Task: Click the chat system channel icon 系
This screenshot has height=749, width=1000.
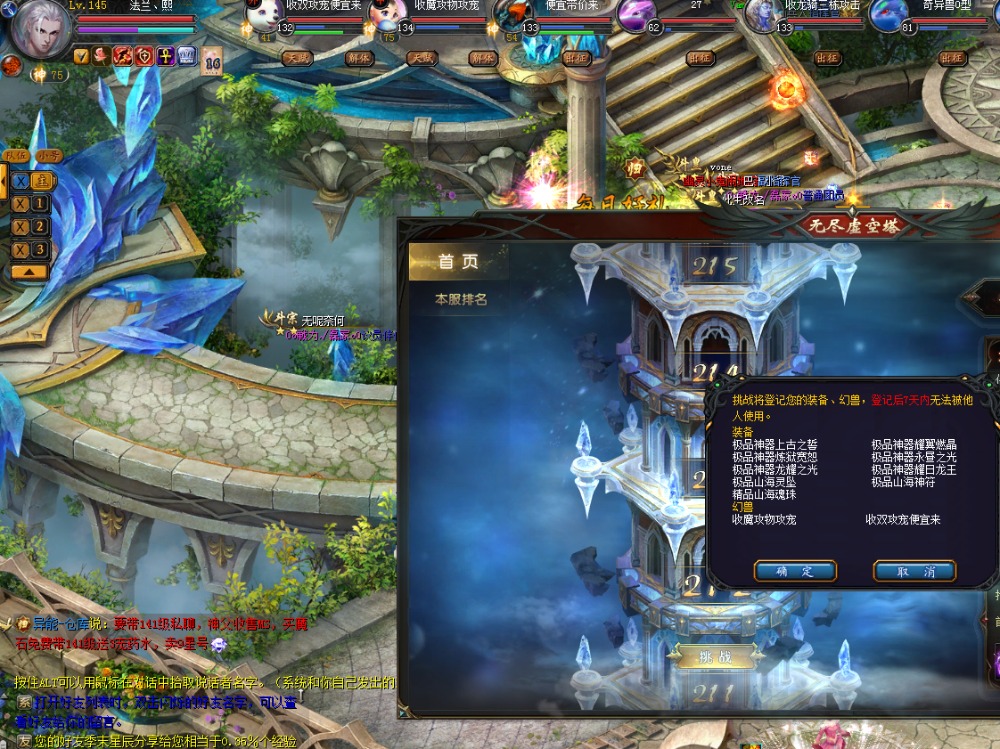Action: [x=24, y=703]
